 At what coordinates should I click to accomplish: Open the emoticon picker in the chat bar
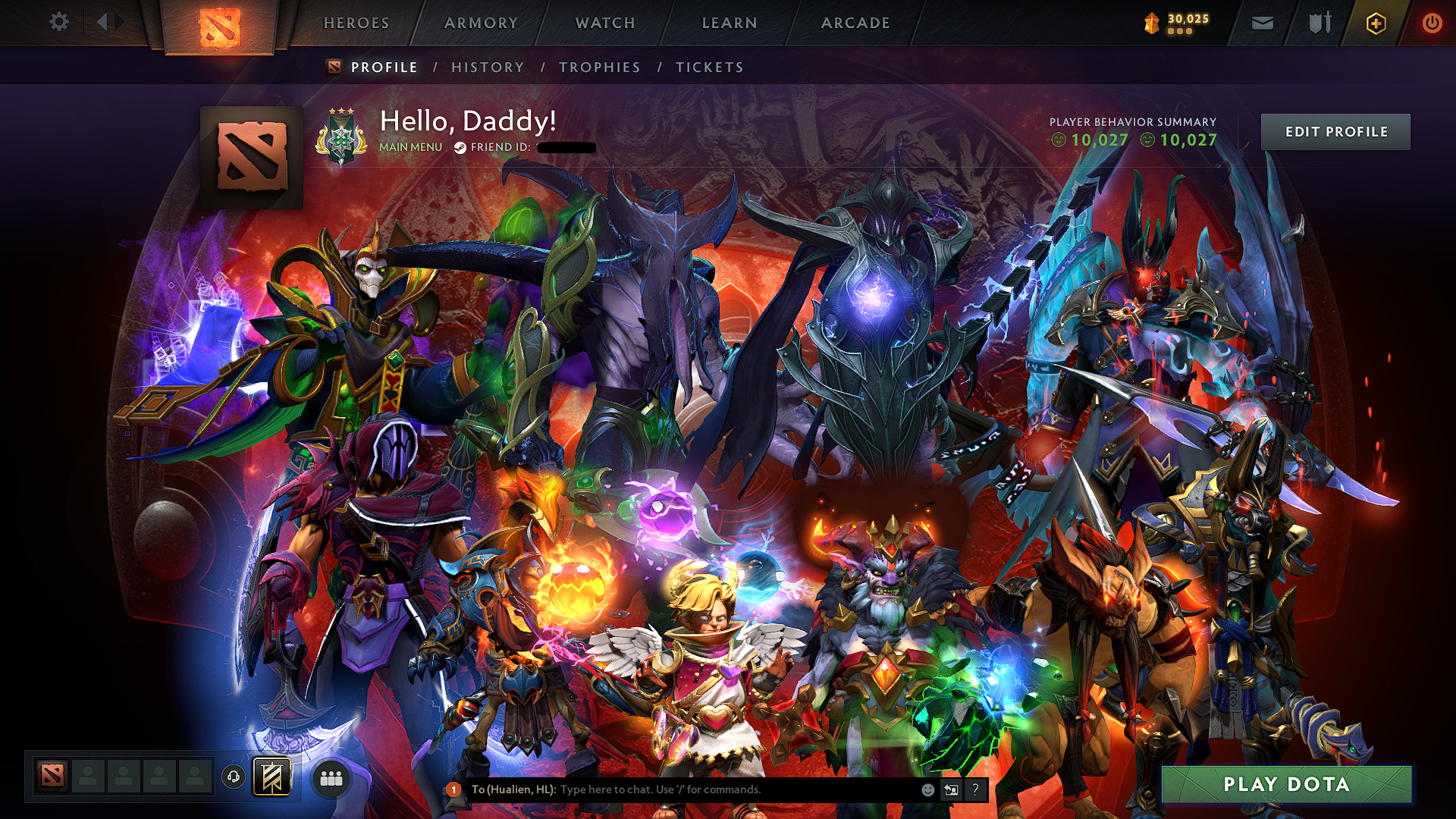pyautogui.click(x=927, y=789)
